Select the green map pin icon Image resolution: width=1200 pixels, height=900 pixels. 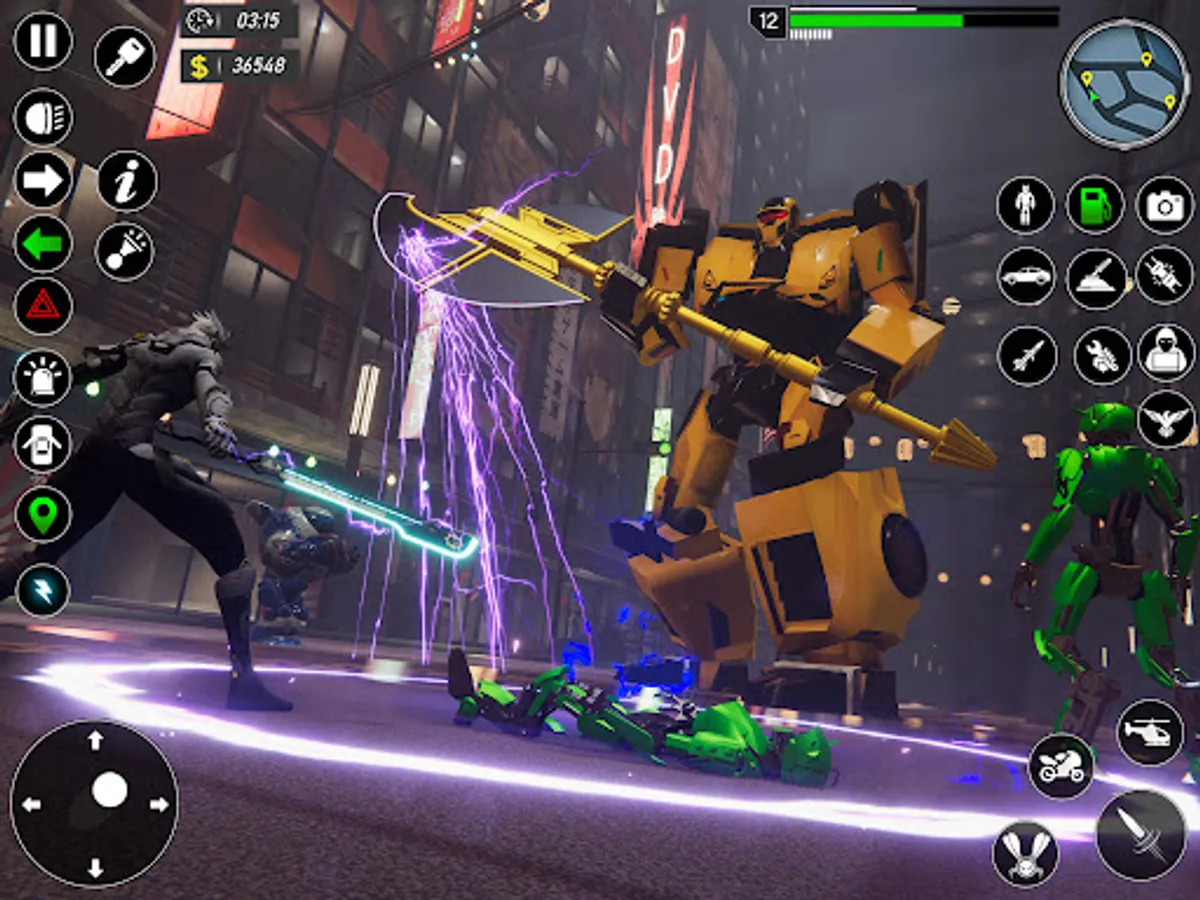tap(43, 515)
